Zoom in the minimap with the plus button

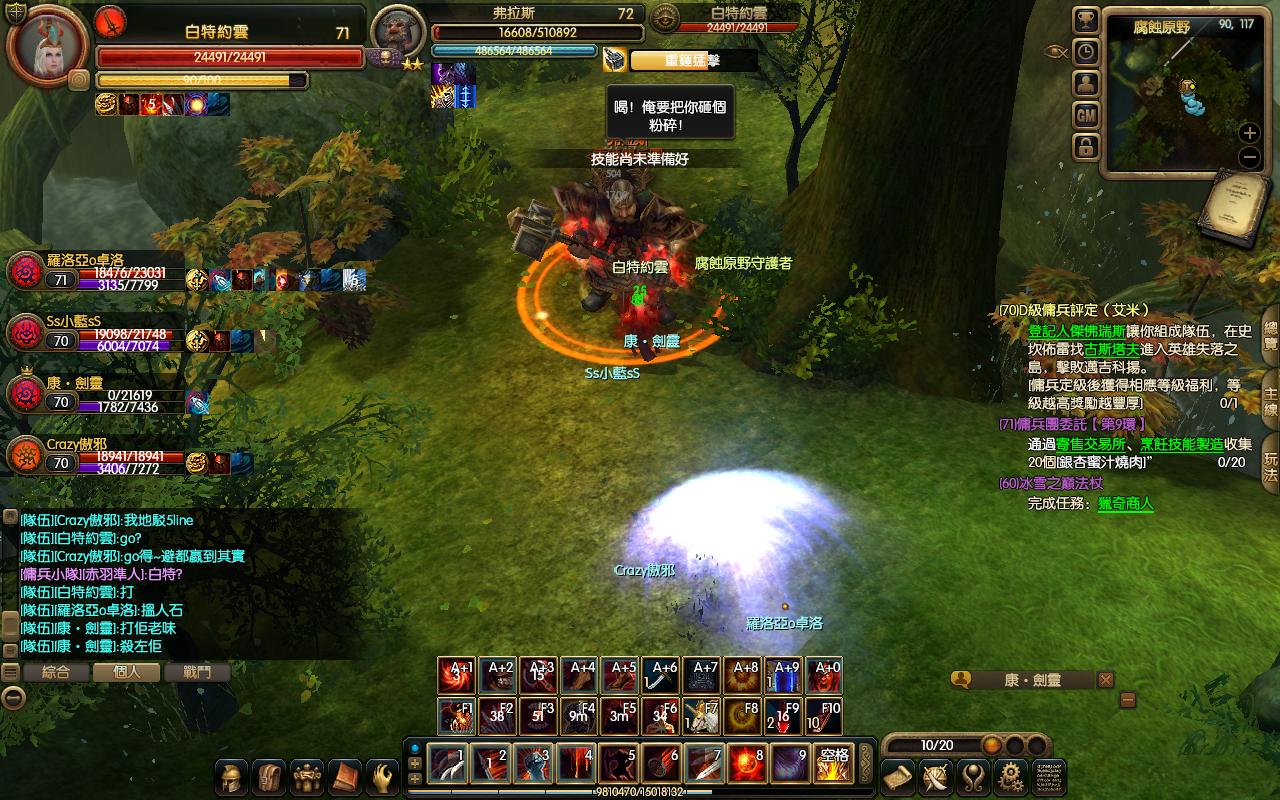pos(1250,133)
